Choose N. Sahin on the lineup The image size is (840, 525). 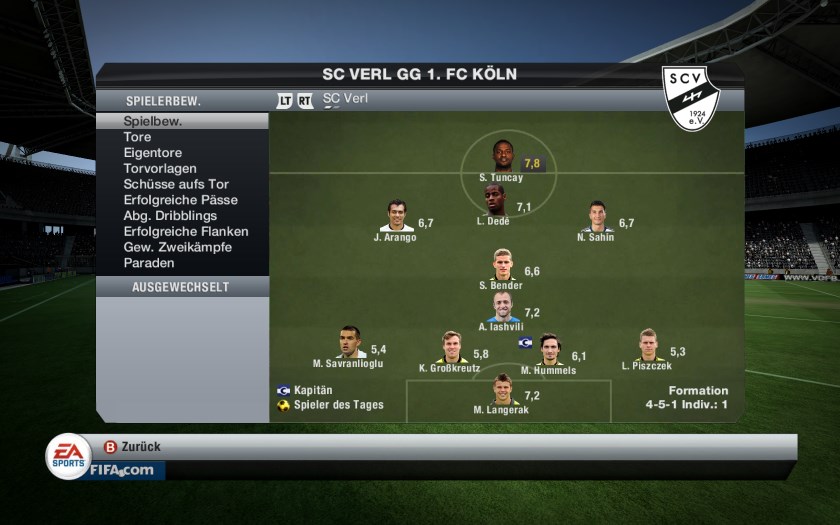(597, 216)
